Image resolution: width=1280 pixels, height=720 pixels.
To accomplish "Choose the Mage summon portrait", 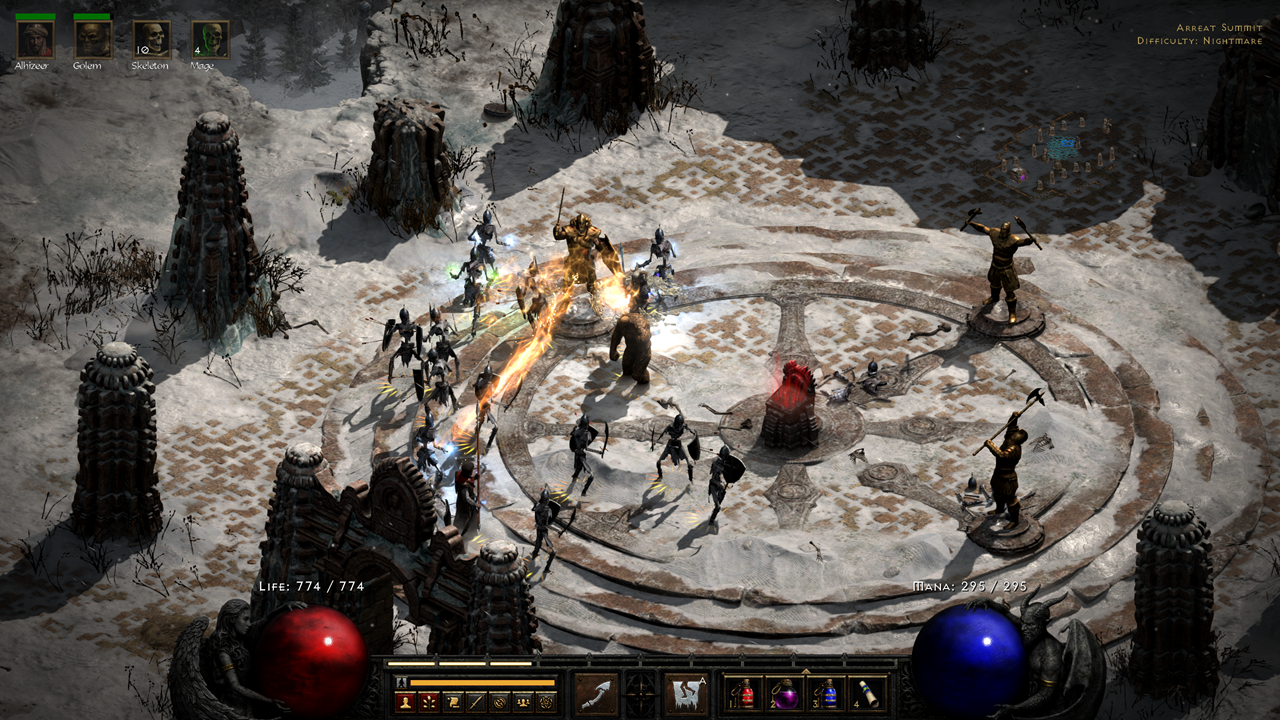I will click(x=211, y=40).
